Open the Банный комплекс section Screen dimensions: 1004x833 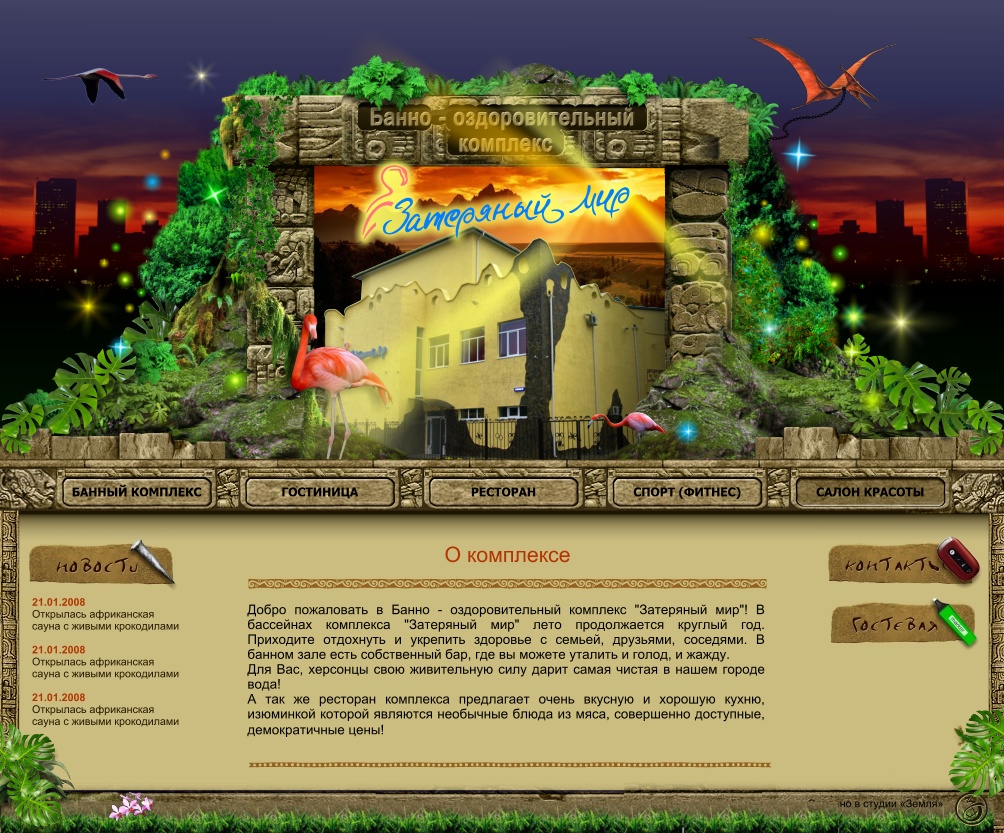(137, 492)
